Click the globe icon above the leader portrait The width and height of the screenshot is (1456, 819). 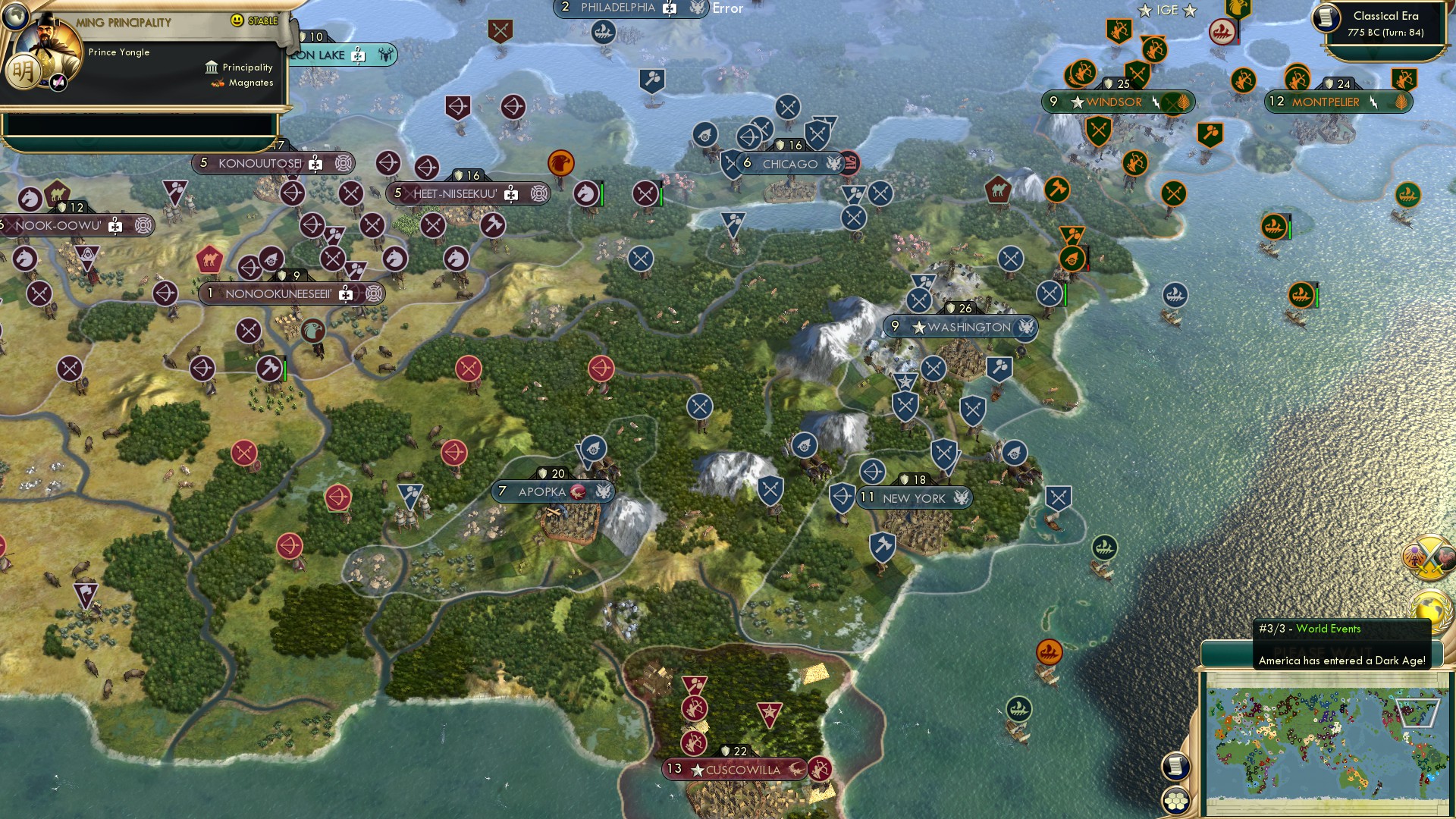[16, 14]
